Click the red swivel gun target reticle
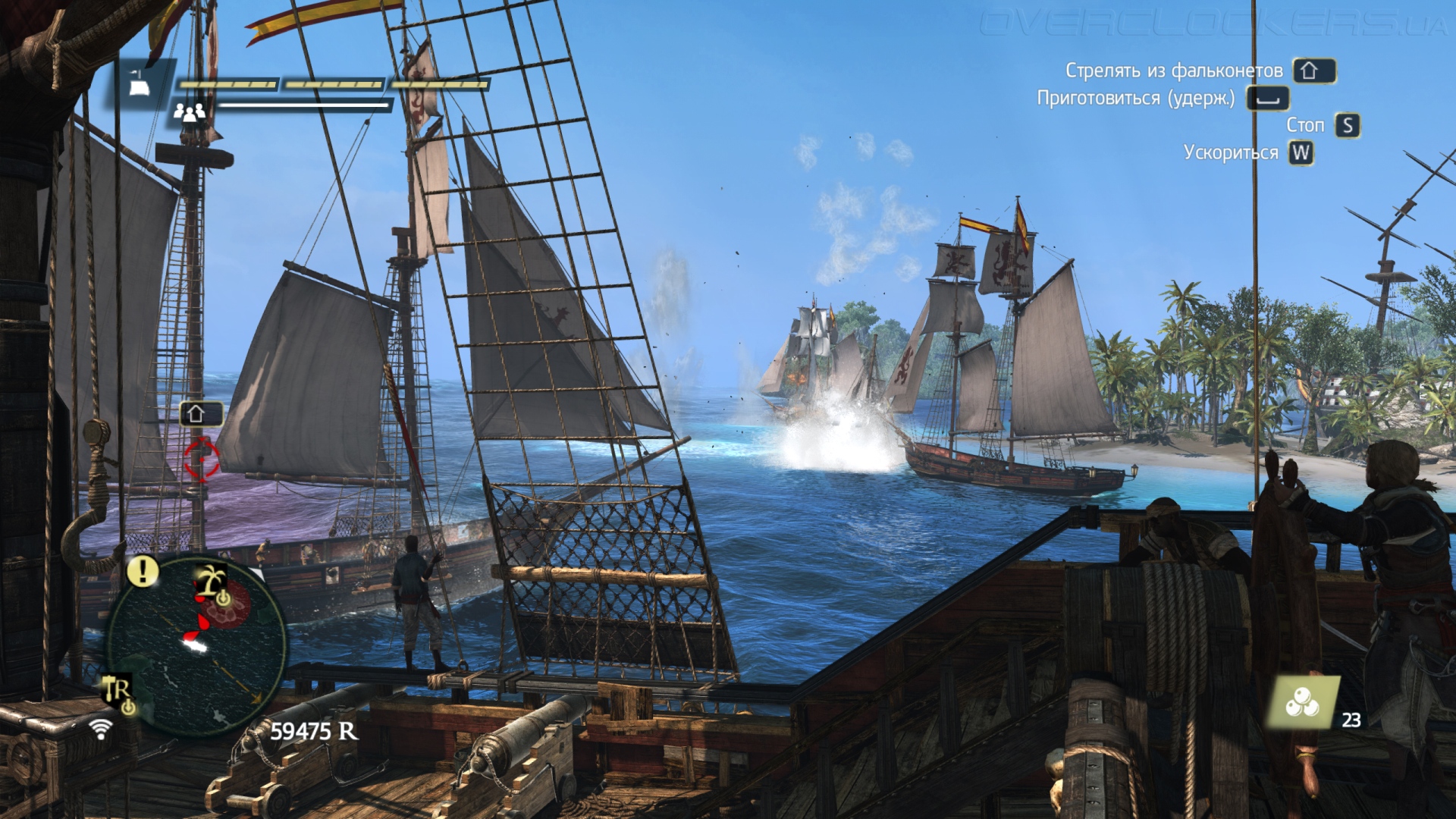The height and width of the screenshot is (819, 1456). click(202, 458)
